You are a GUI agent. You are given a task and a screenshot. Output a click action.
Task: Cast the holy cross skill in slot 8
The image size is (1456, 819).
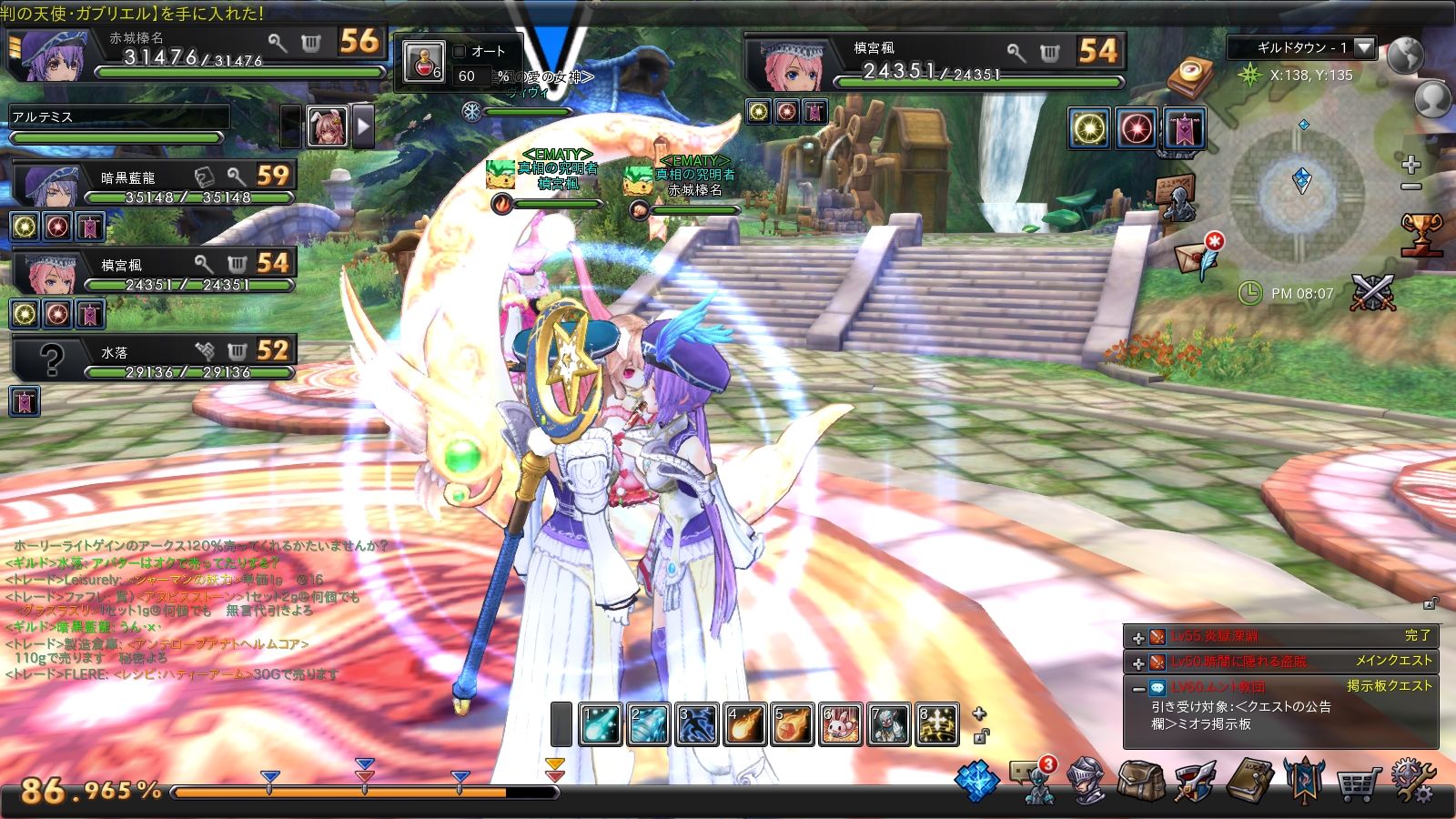(x=937, y=725)
